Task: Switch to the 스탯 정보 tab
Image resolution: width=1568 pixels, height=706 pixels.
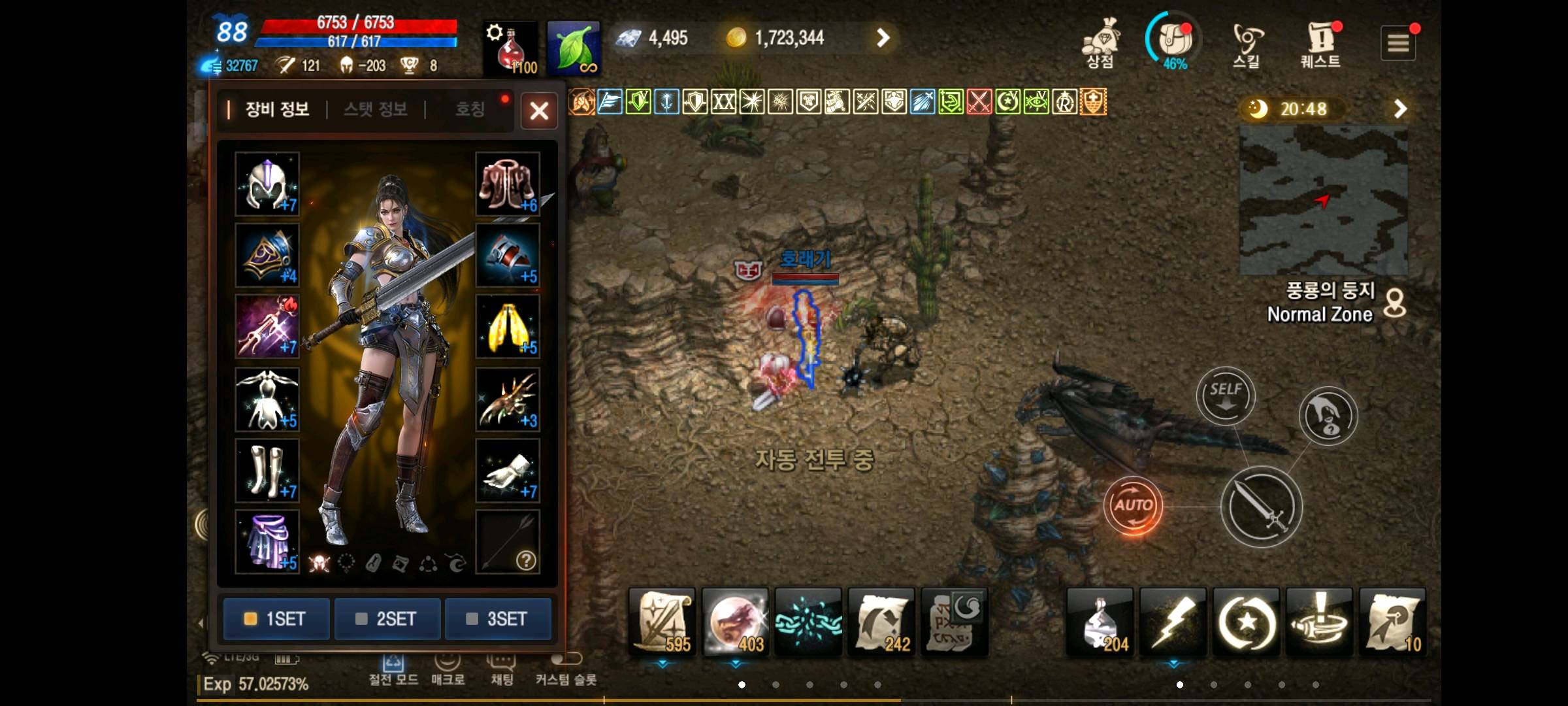Action: (x=376, y=109)
